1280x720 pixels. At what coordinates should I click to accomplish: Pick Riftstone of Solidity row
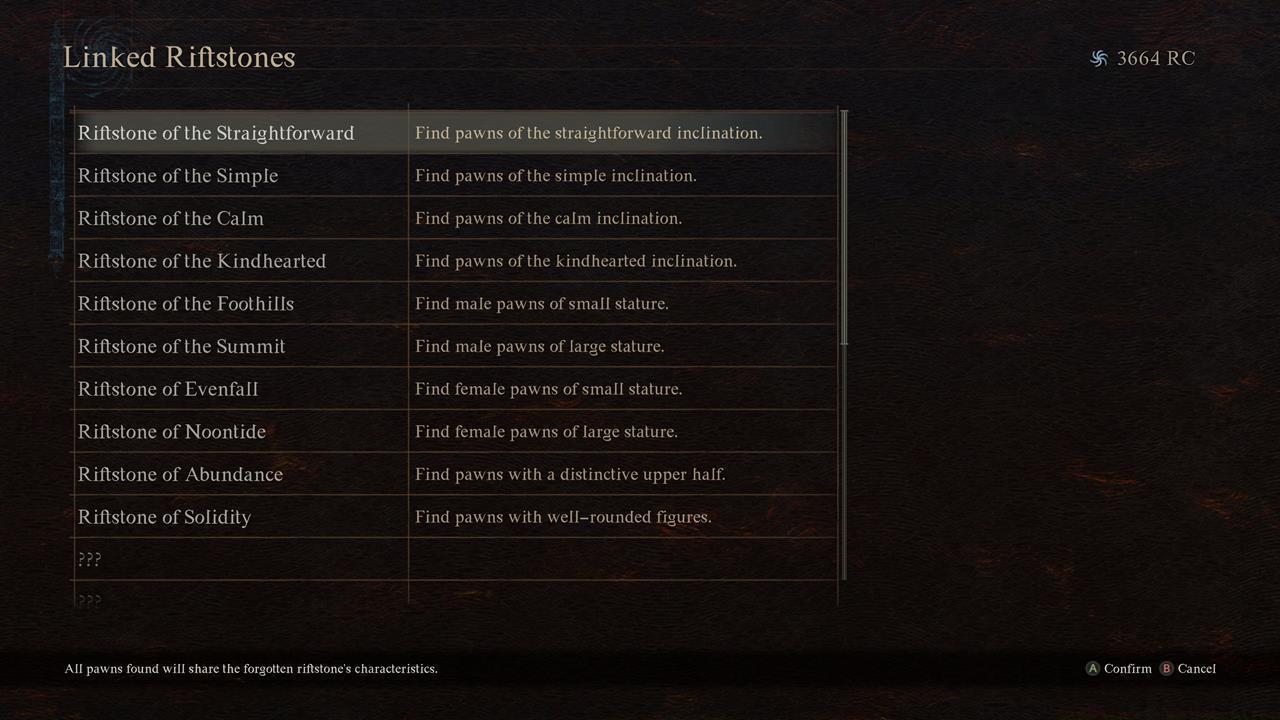pyautogui.click(x=164, y=517)
